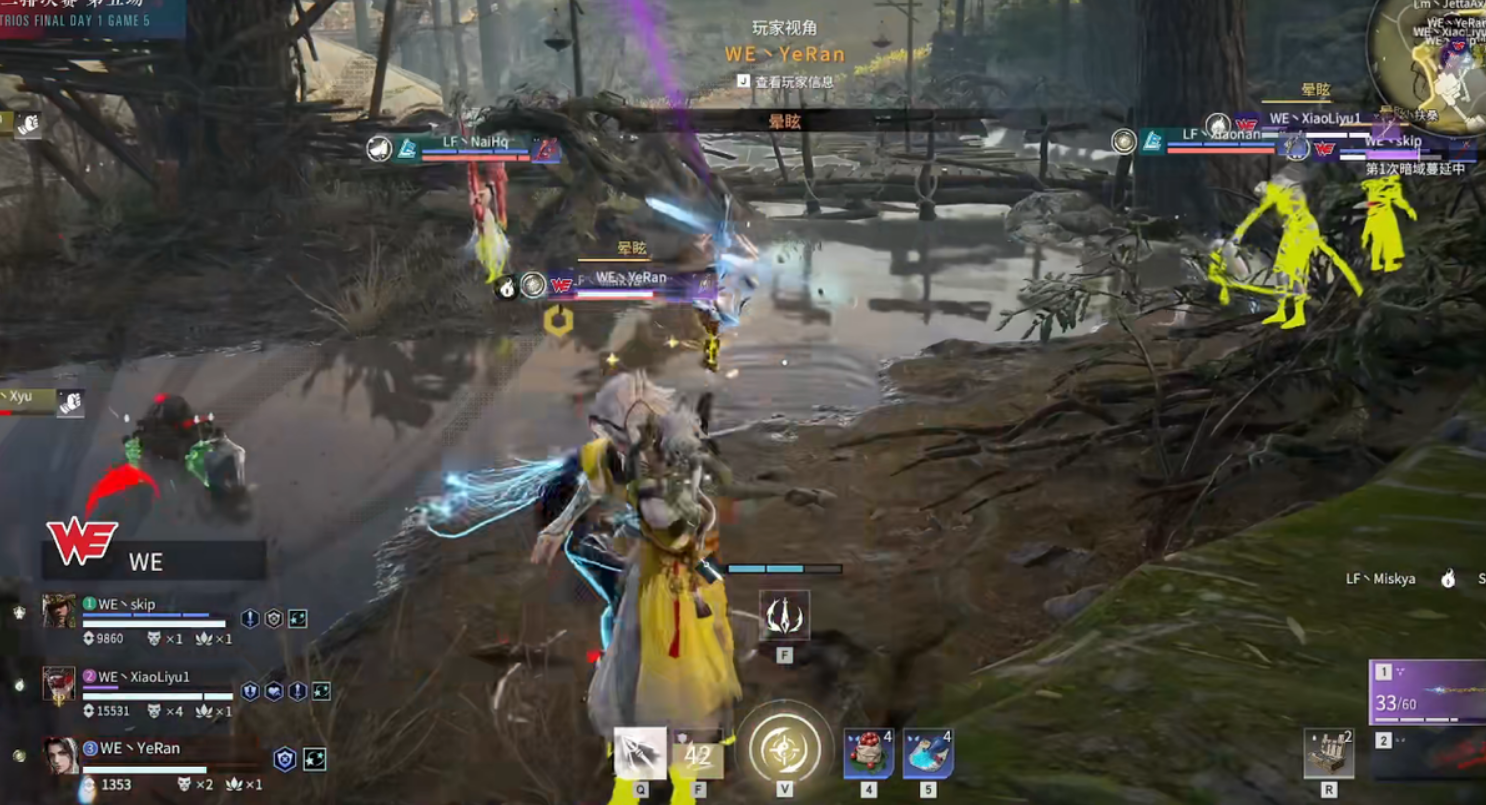Select WE skip's portrait in team list
The image size is (1486, 805).
[59, 610]
